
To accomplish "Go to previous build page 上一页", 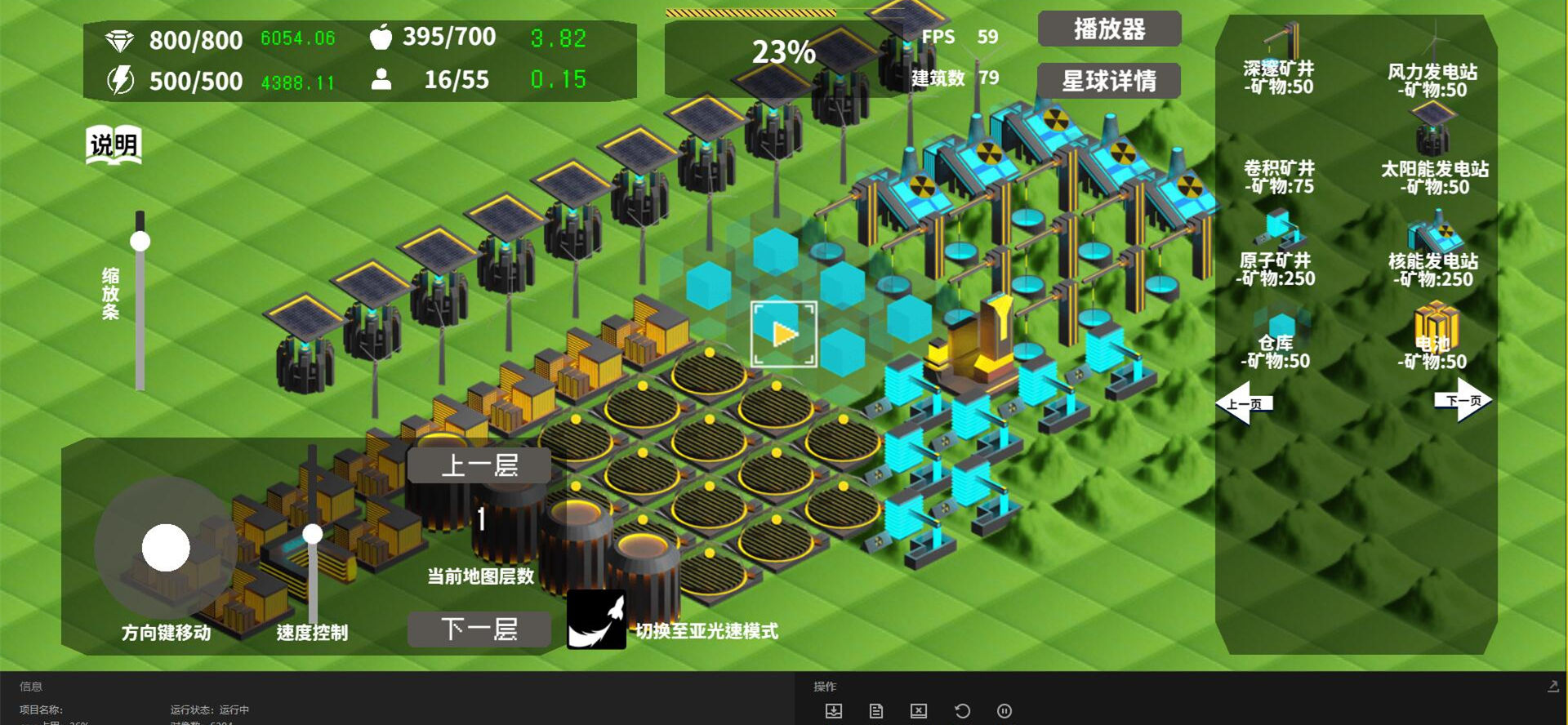I will coord(1243,403).
